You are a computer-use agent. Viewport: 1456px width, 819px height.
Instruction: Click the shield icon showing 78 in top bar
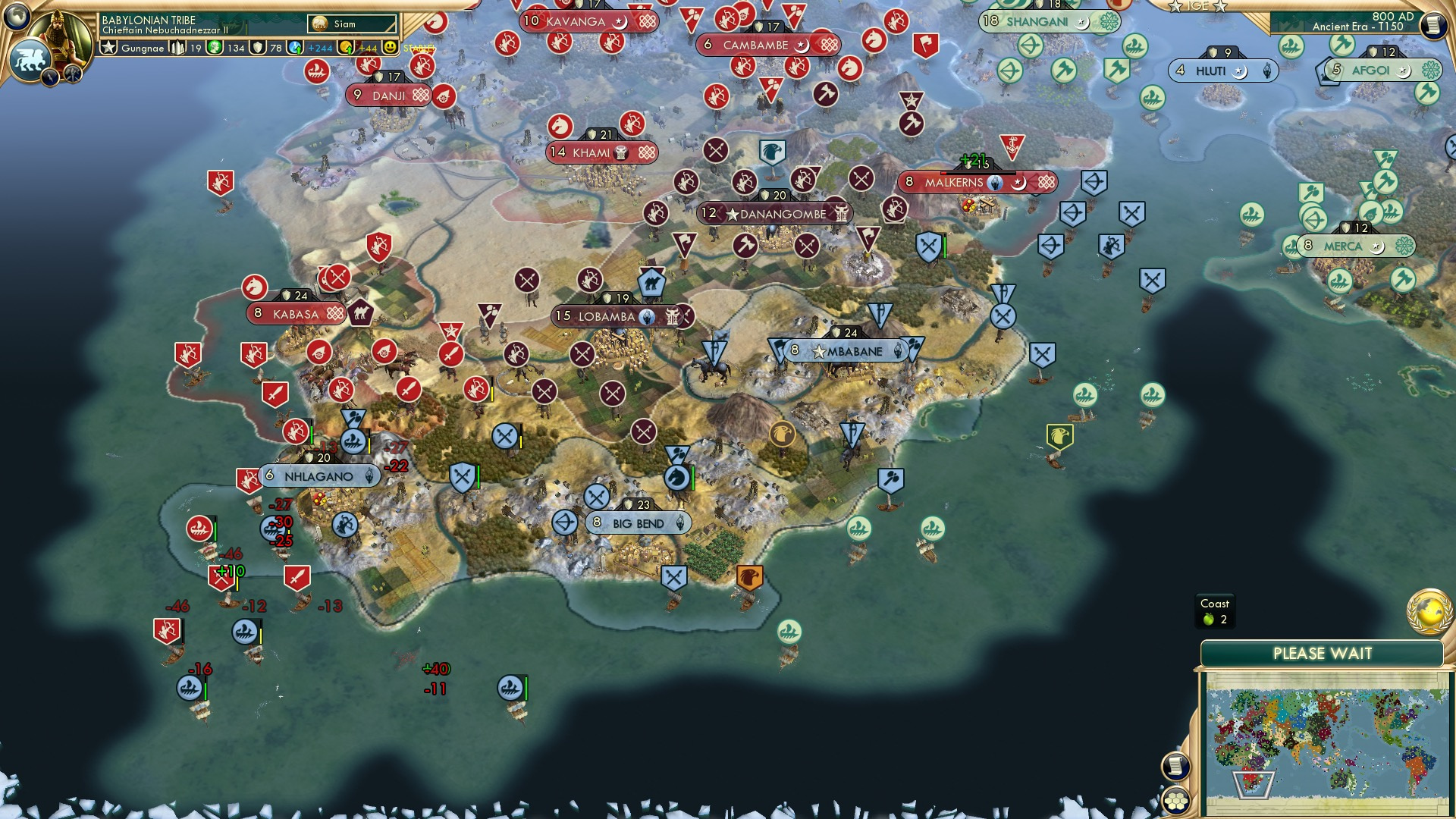259,48
